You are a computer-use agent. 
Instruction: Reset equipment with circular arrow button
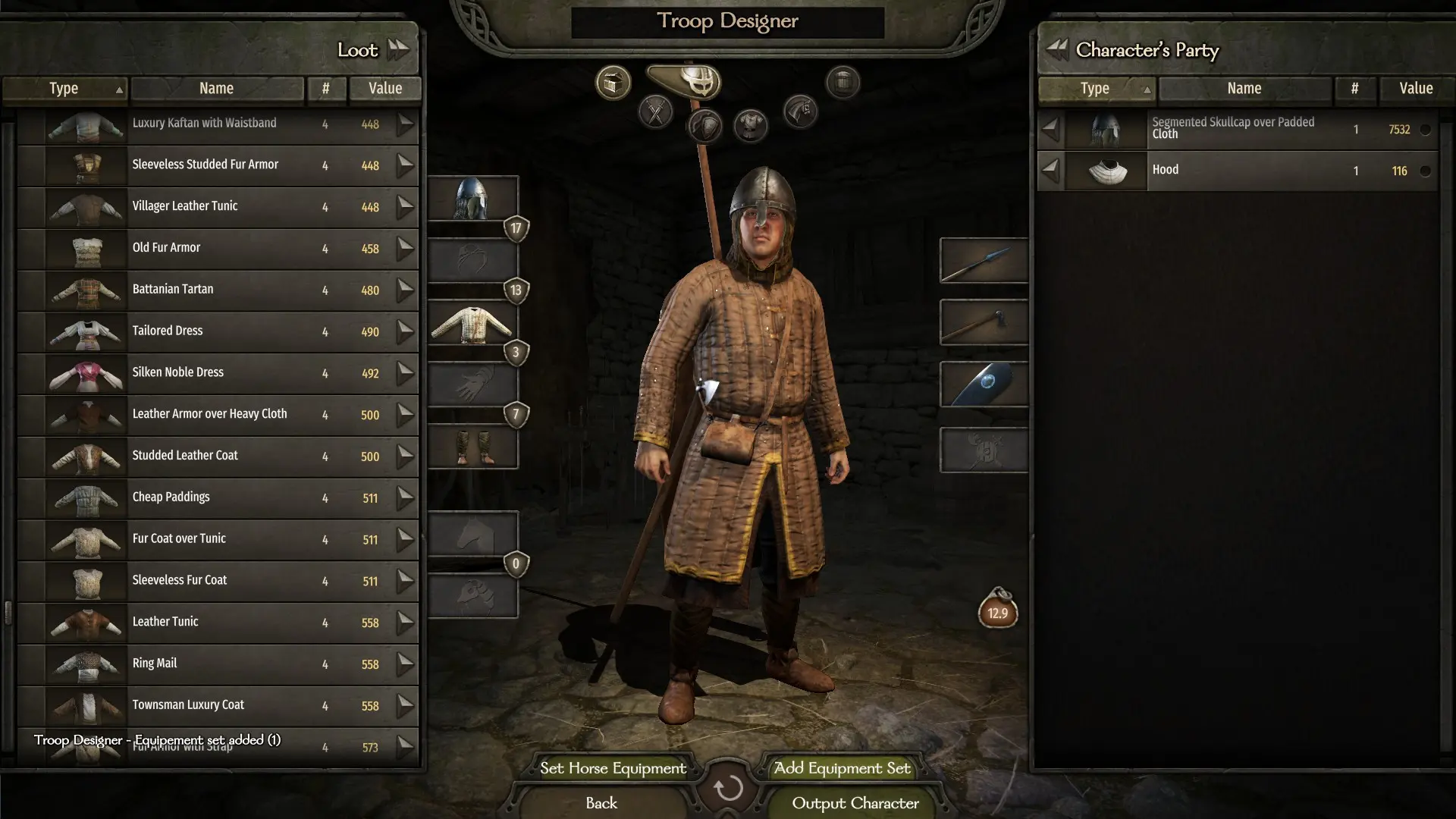728,789
